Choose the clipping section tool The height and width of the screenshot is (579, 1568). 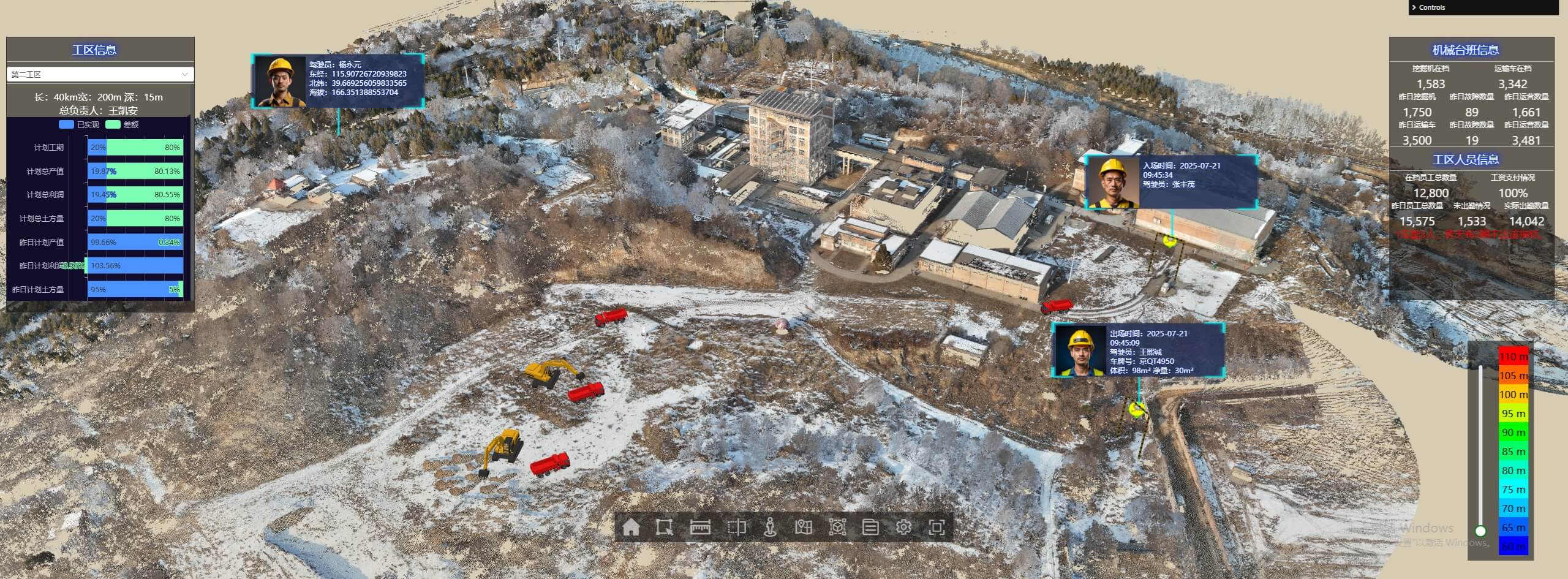coord(736,527)
